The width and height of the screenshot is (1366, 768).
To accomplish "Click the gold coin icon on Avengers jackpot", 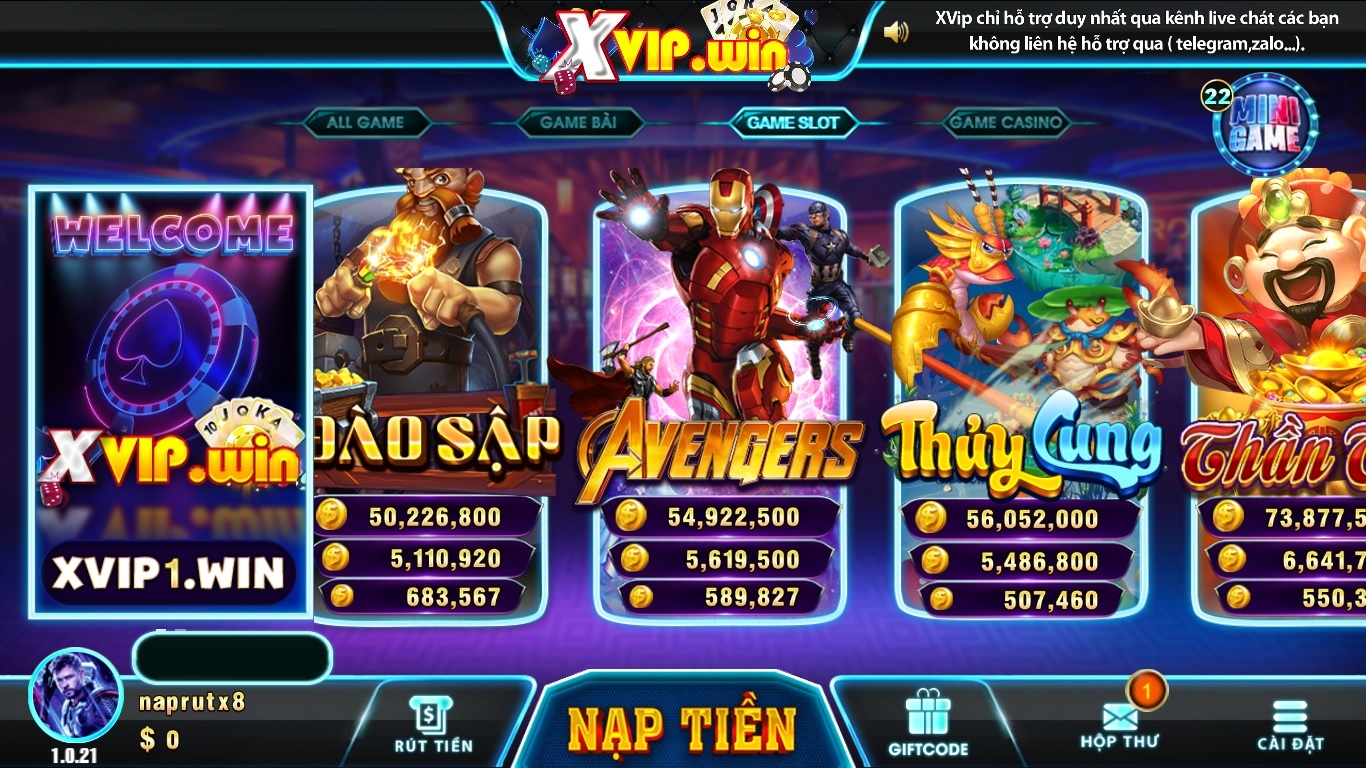I will pos(630,517).
